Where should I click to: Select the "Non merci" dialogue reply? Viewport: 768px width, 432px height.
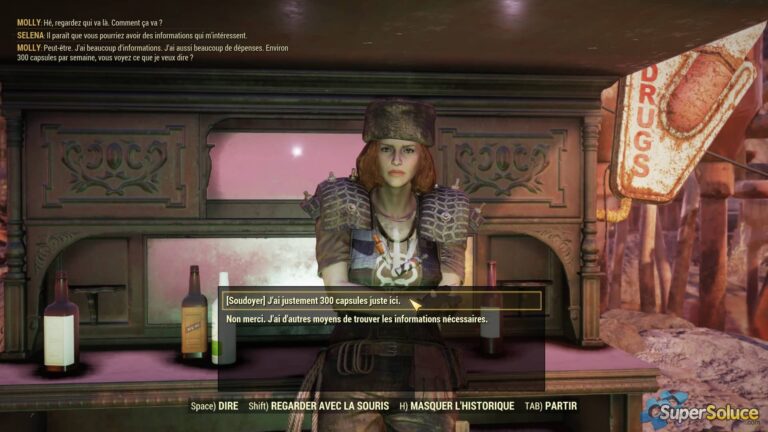point(357,319)
